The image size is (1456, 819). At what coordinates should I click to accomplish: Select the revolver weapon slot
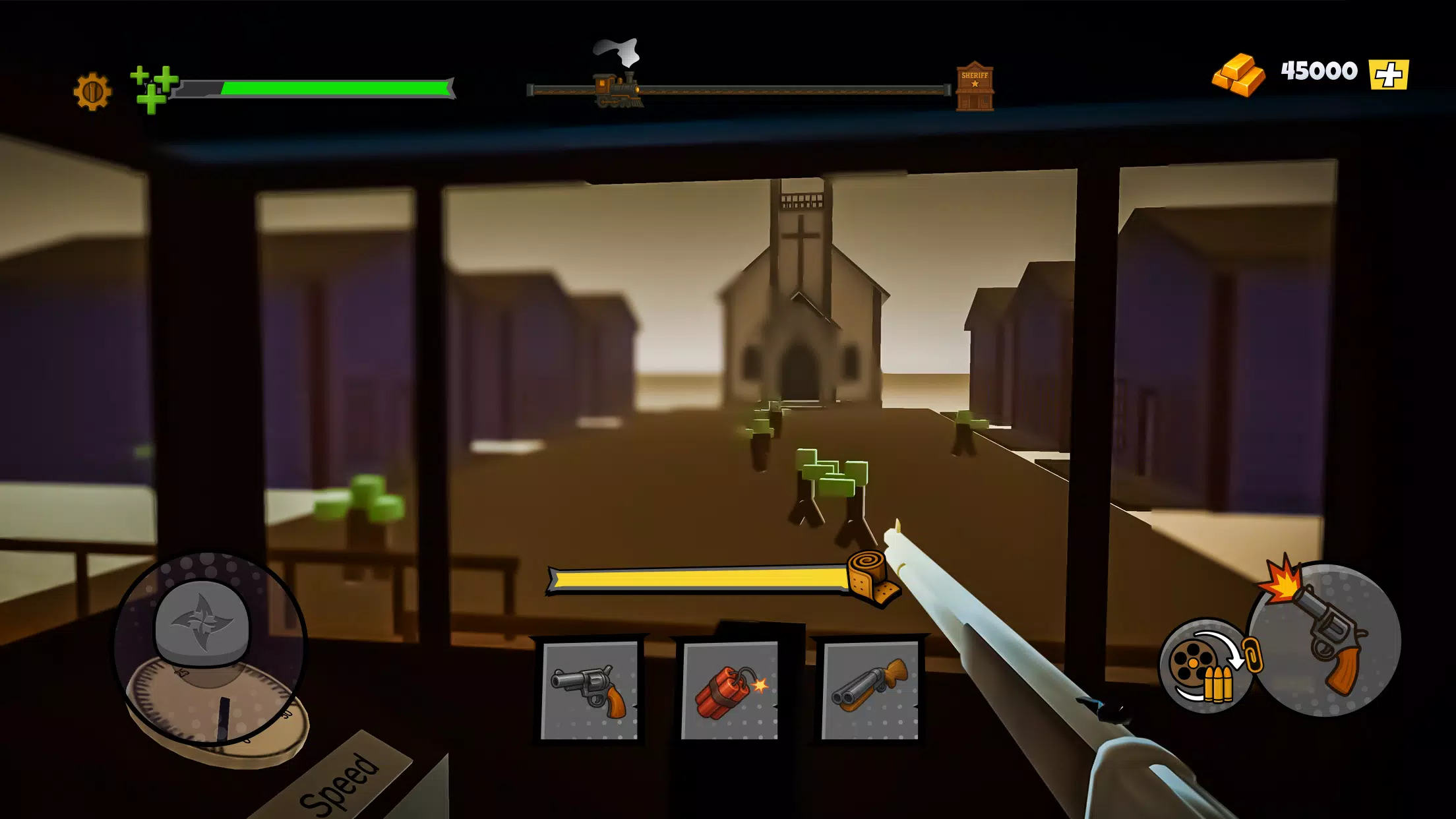coord(589,690)
